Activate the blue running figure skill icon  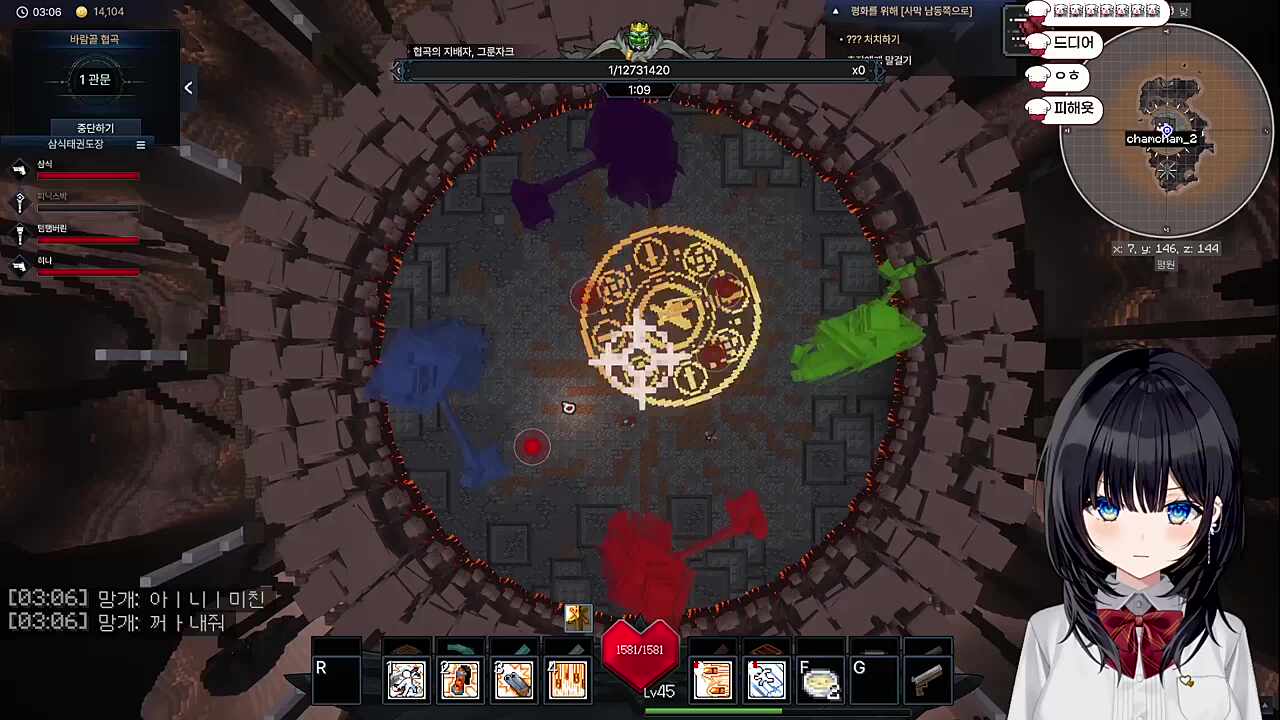(767, 680)
